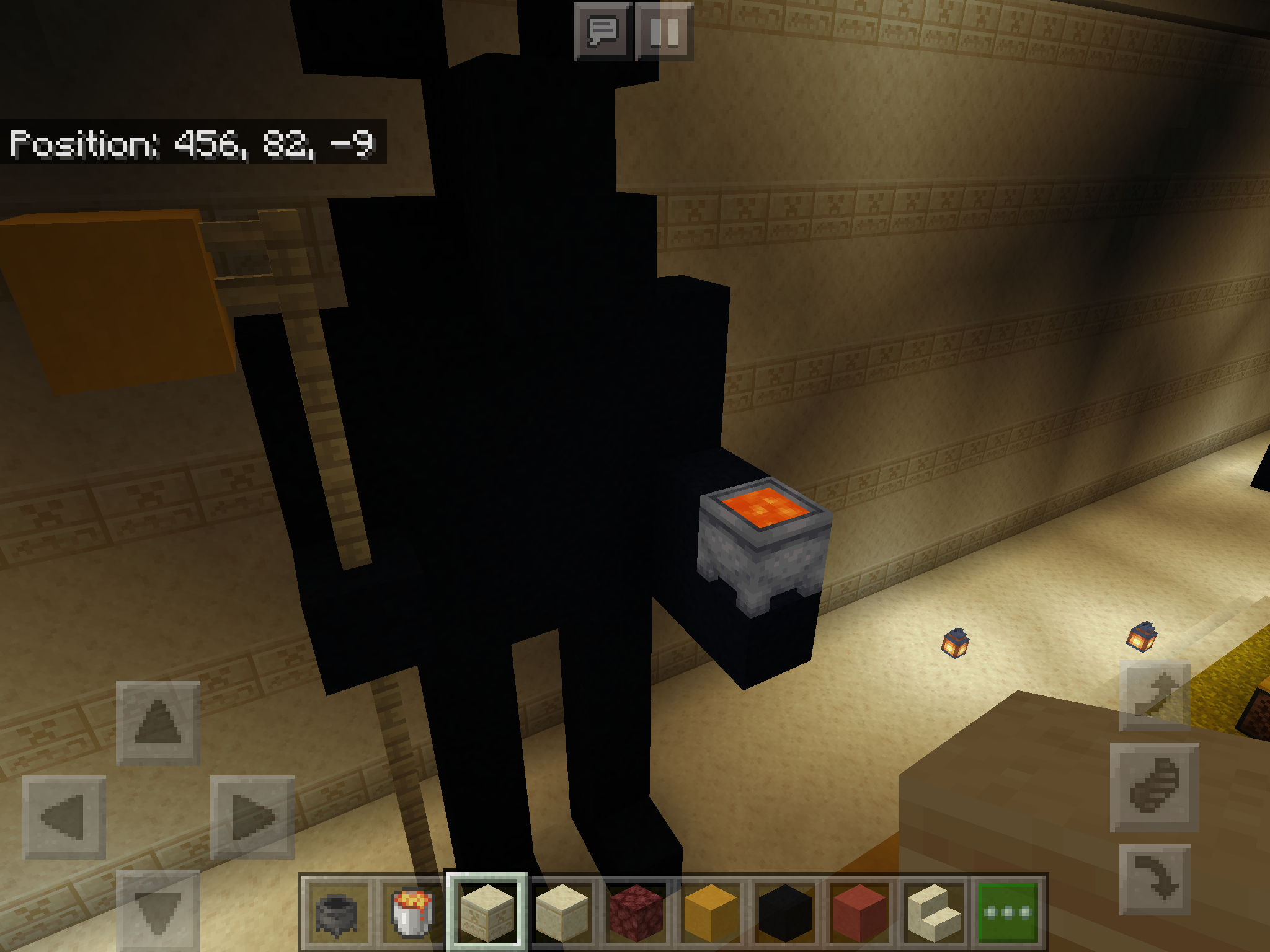Select the cauldron hotbar slot

pyautogui.click(x=337, y=912)
